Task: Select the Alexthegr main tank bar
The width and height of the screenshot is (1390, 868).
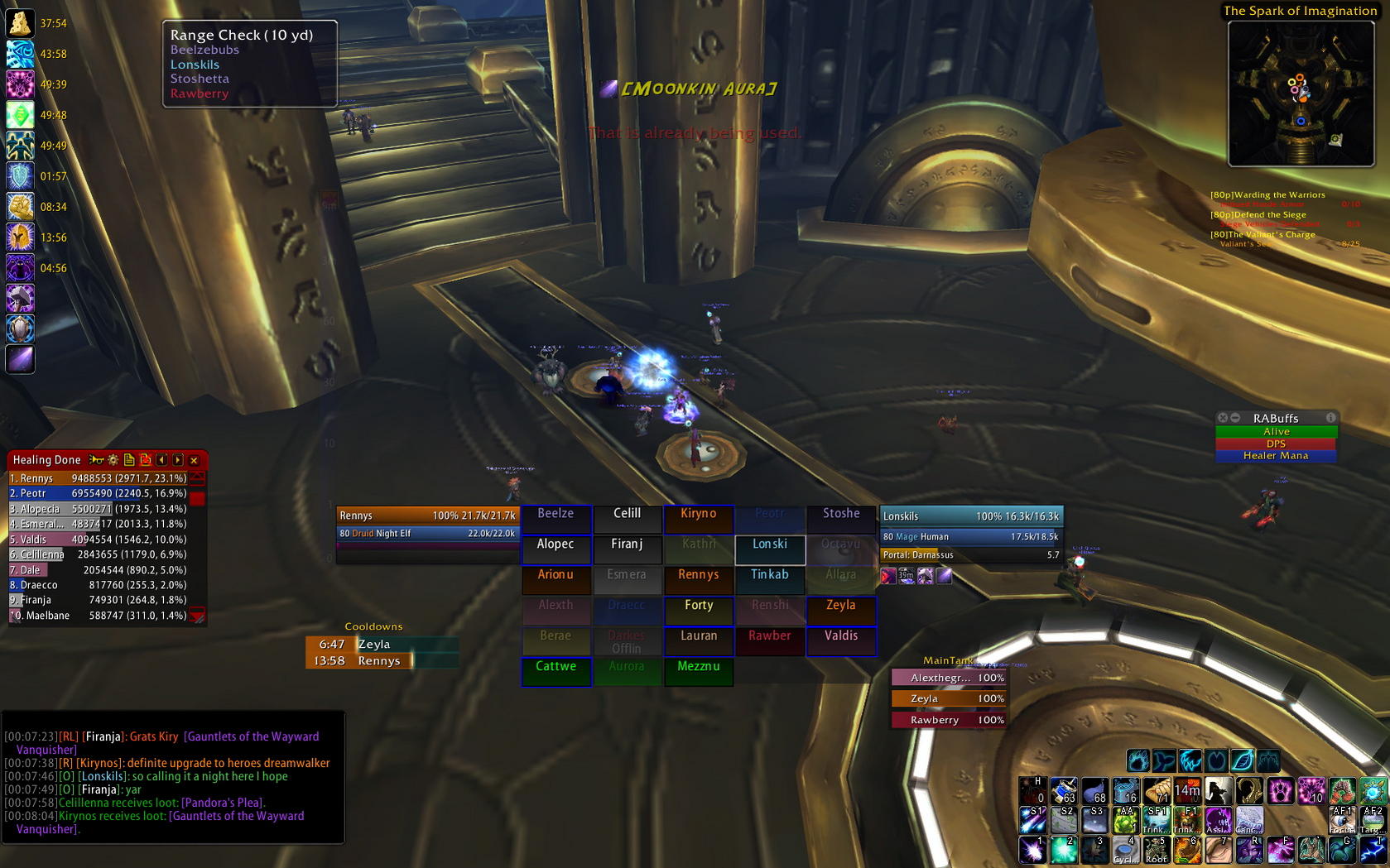Action: (x=949, y=678)
